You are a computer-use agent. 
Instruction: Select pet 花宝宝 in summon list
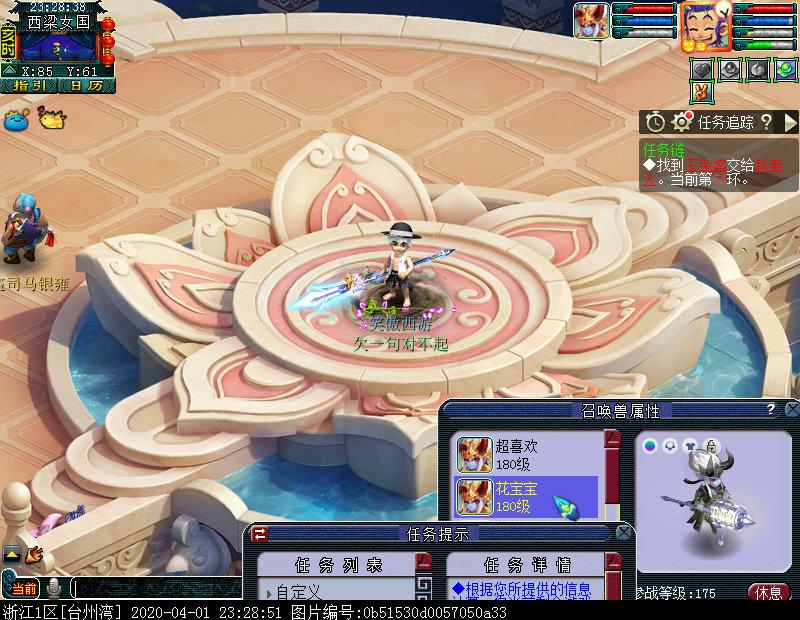(526, 497)
